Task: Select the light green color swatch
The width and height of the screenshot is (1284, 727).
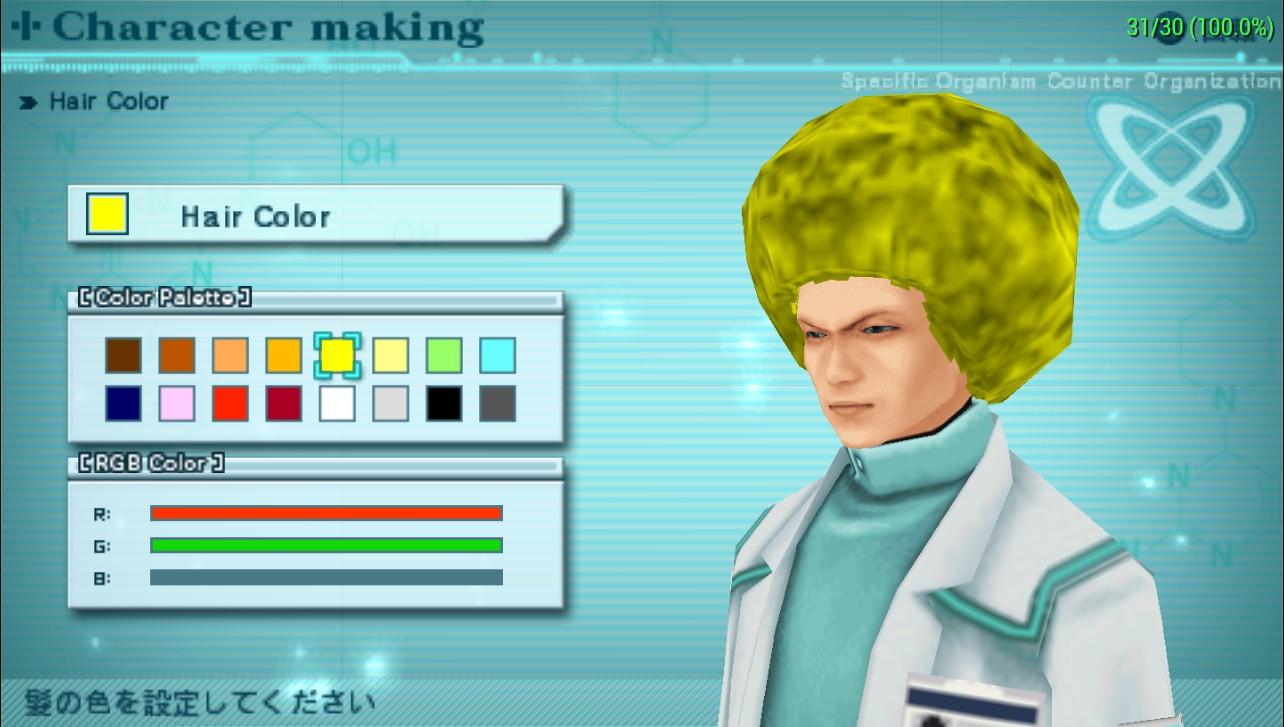Action: click(444, 356)
